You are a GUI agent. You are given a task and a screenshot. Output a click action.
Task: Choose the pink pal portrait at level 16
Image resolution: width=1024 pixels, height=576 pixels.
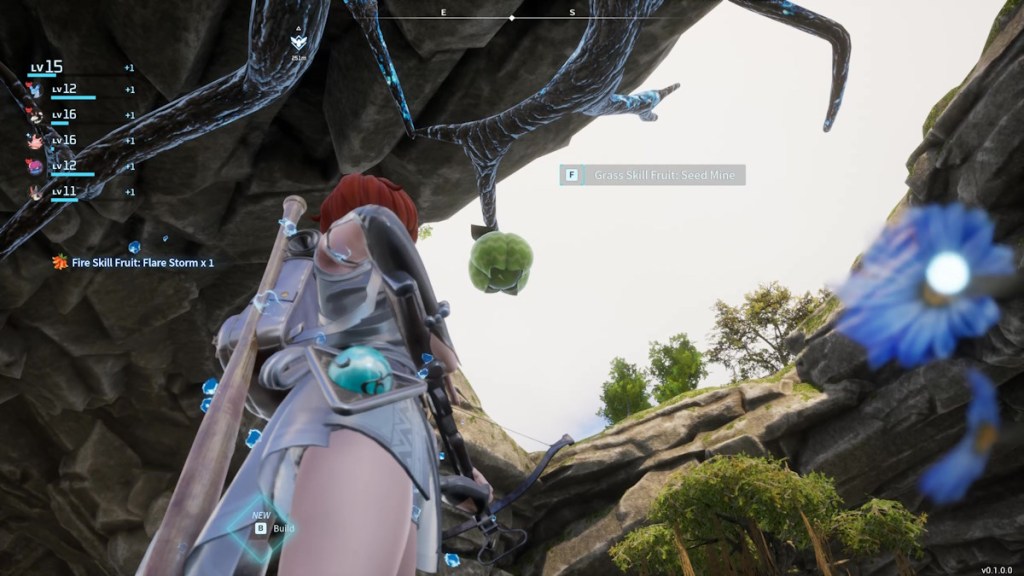click(36, 141)
